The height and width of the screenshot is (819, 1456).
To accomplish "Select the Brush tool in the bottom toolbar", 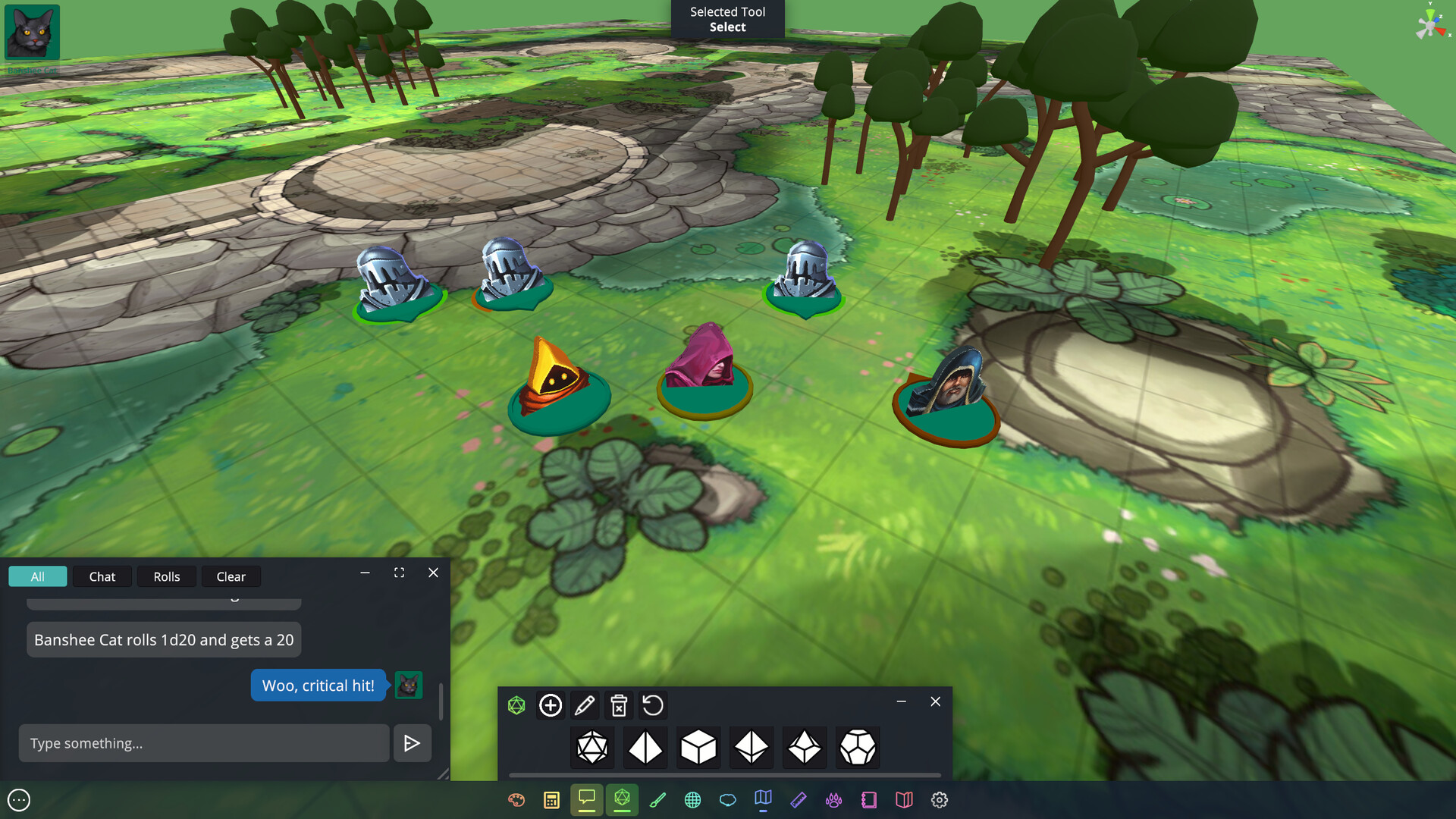I will click(657, 799).
